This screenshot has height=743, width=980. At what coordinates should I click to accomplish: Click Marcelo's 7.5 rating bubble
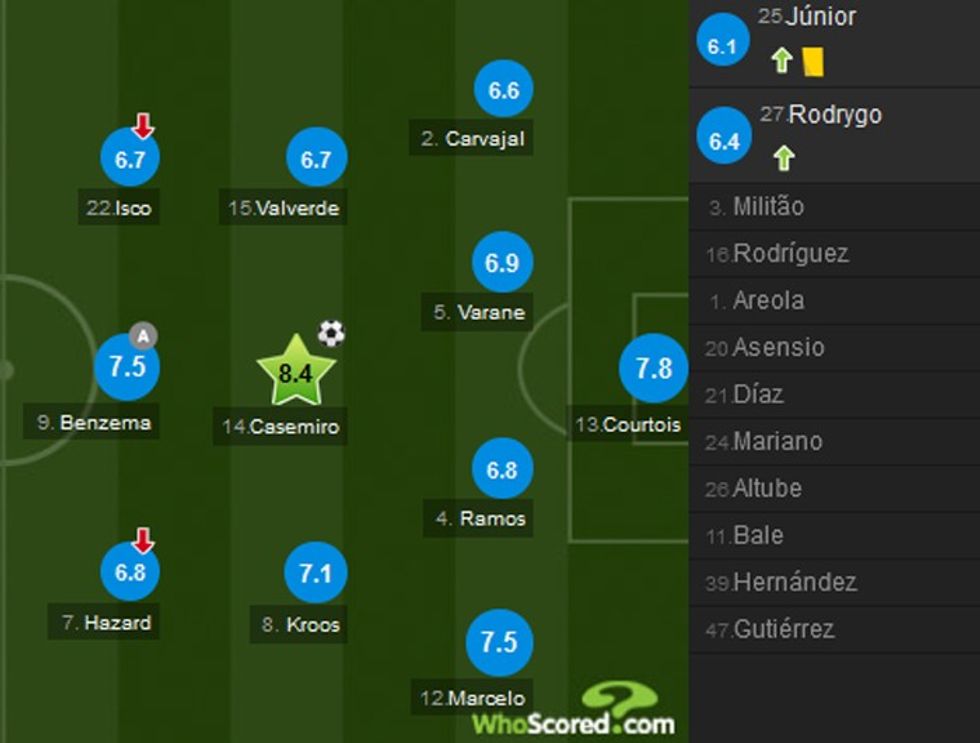(x=499, y=641)
